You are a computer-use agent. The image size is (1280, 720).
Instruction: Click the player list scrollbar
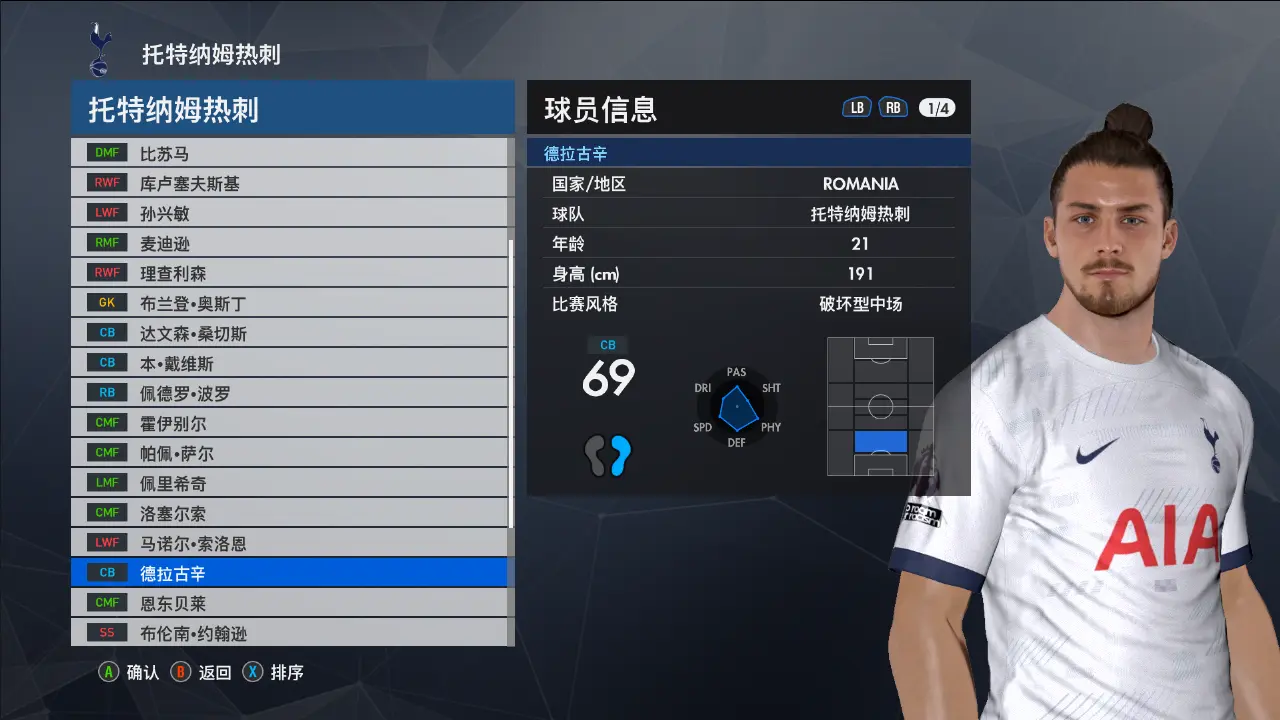[x=511, y=390]
